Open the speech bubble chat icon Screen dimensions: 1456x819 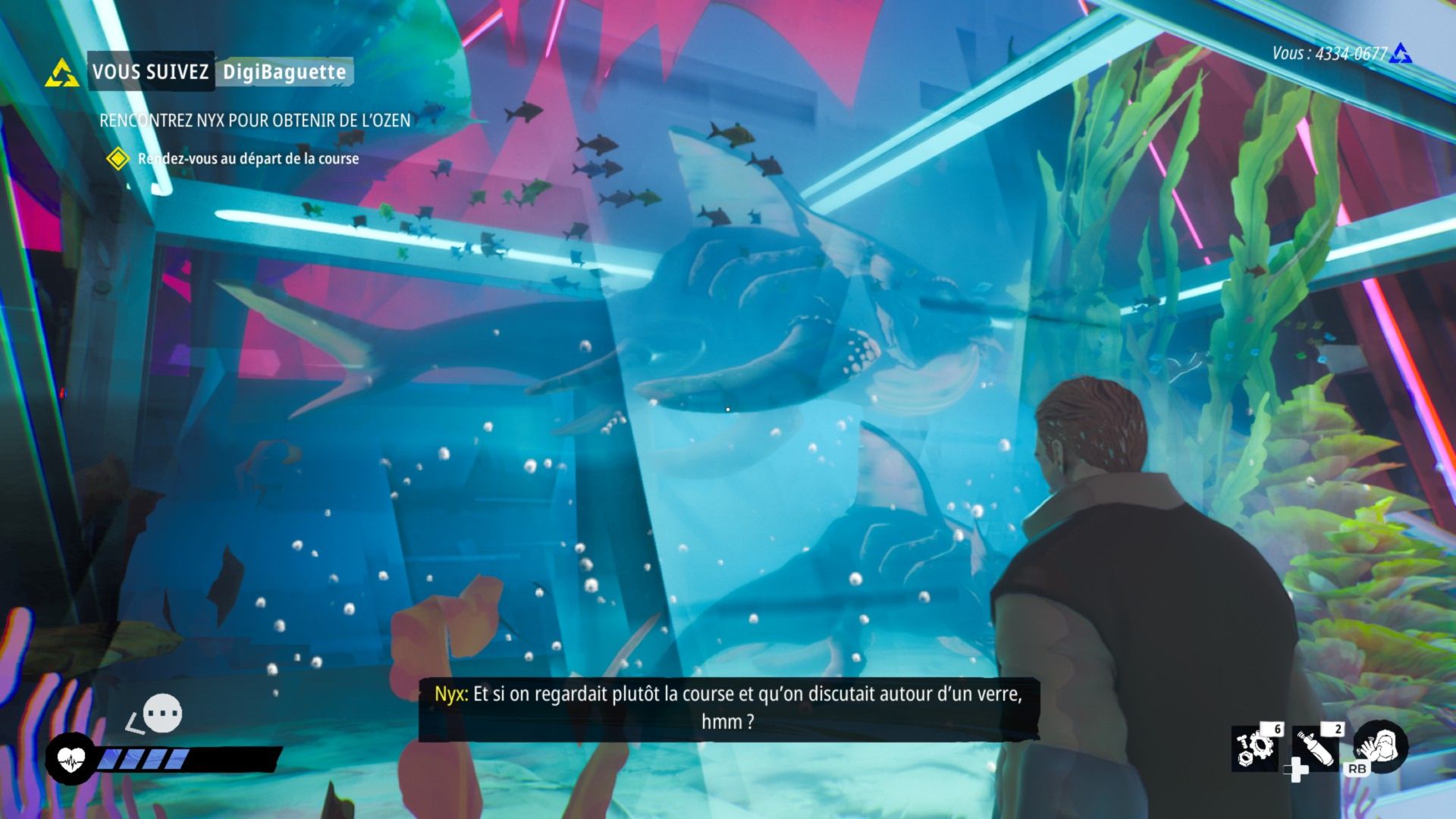coord(162,714)
